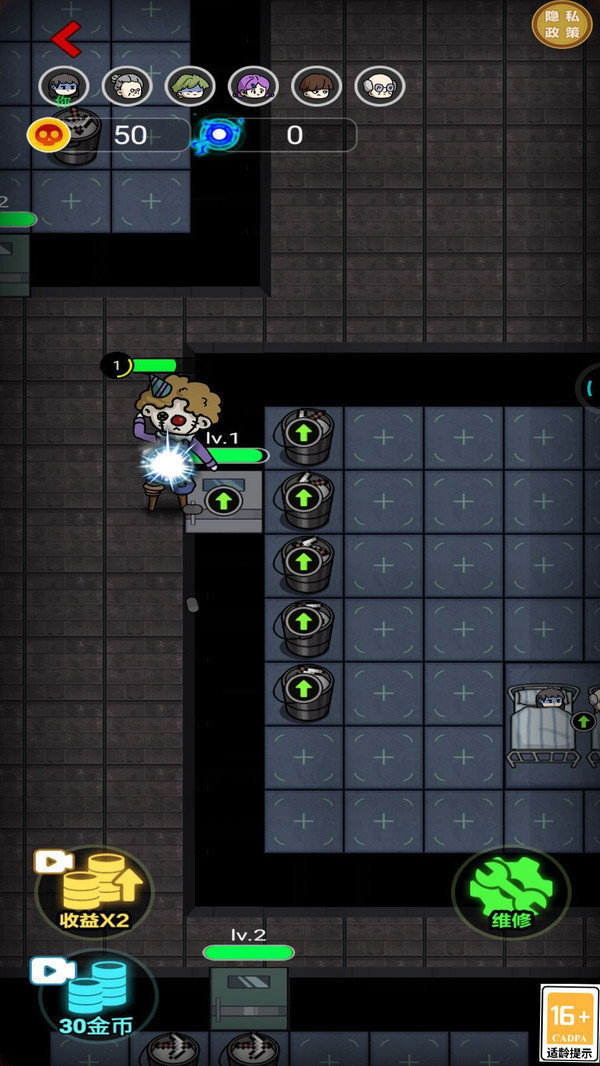Upgrade the lv.1 door with green arrow
Viewport: 600px width, 1066px height.
[x=223, y=500]
